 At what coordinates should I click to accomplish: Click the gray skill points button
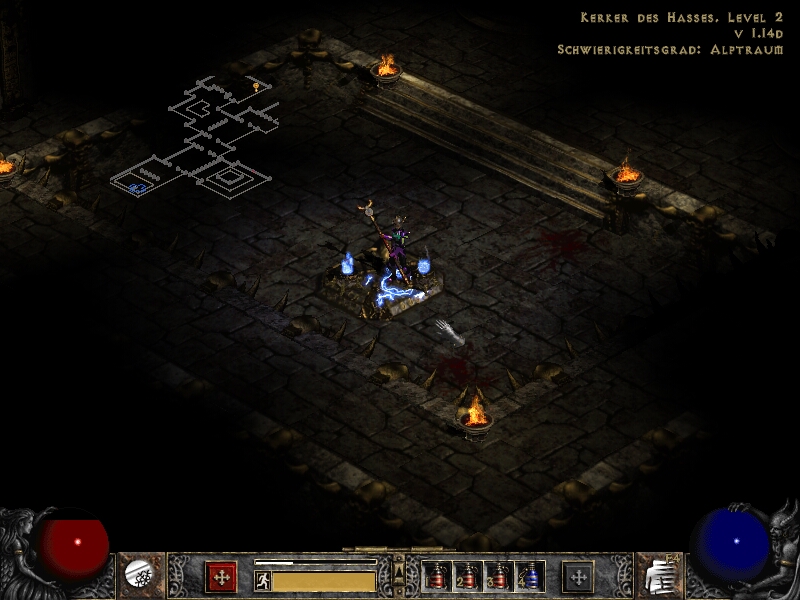tap(578, 576)
